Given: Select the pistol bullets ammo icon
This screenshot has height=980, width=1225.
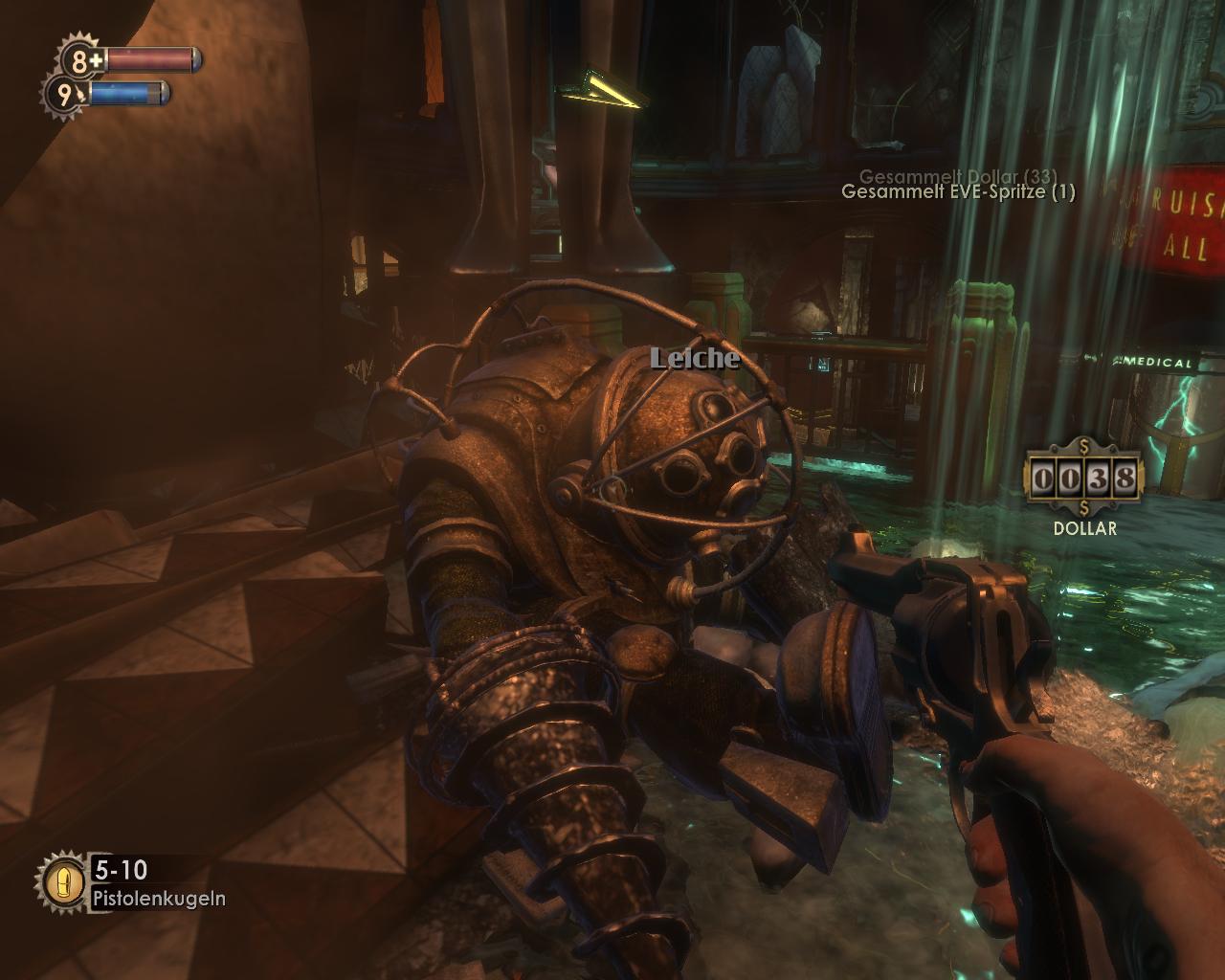Looking at the screenshot, I should tap(63, 881).
